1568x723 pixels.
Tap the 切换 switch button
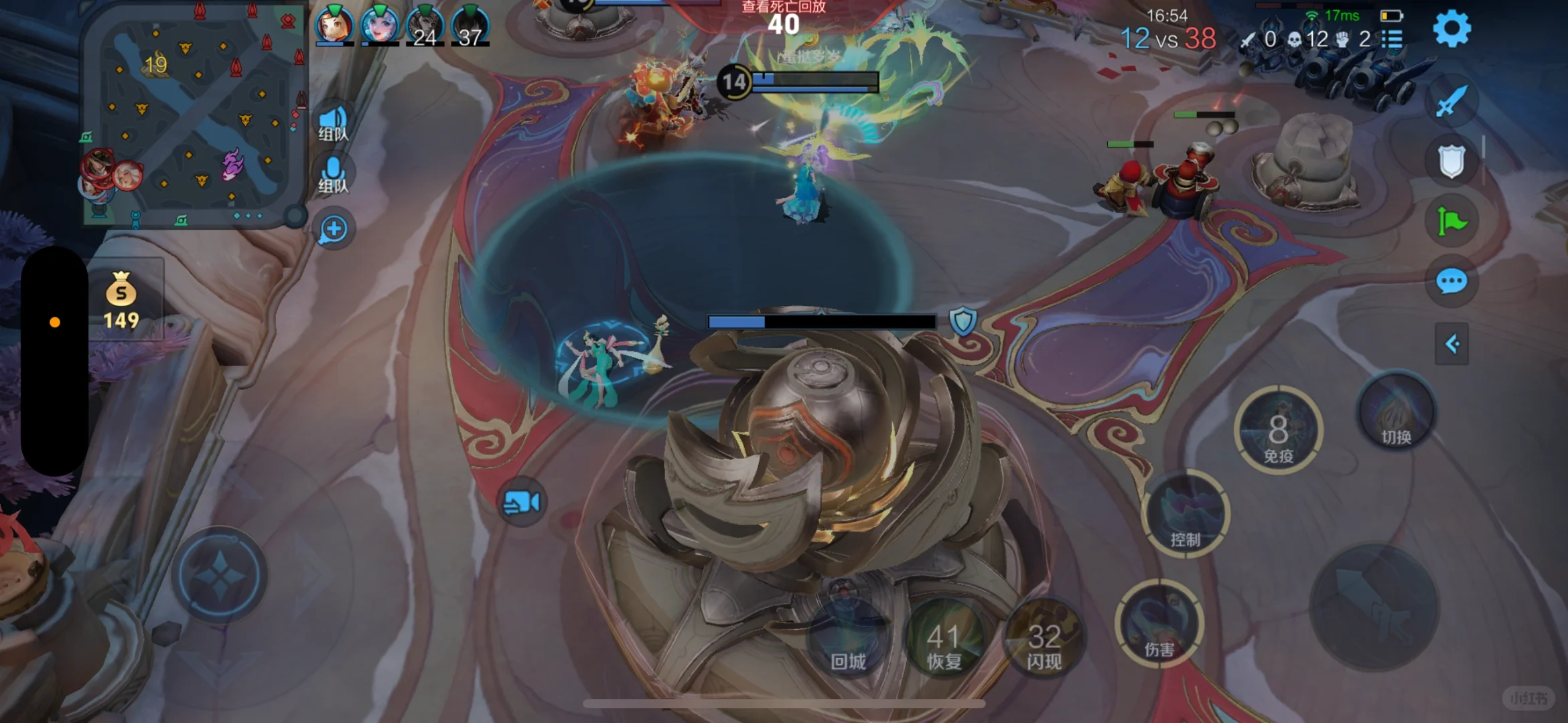coord(1396,413)
